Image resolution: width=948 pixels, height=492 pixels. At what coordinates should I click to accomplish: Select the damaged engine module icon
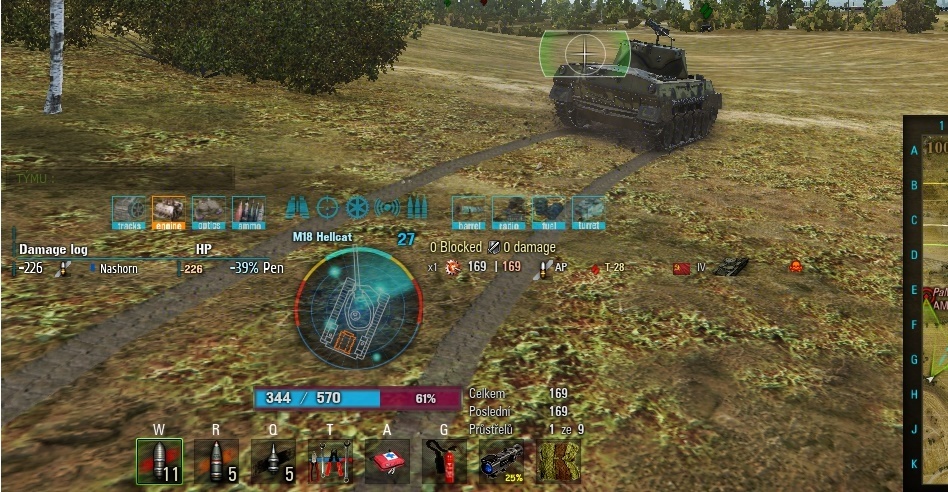169,211
